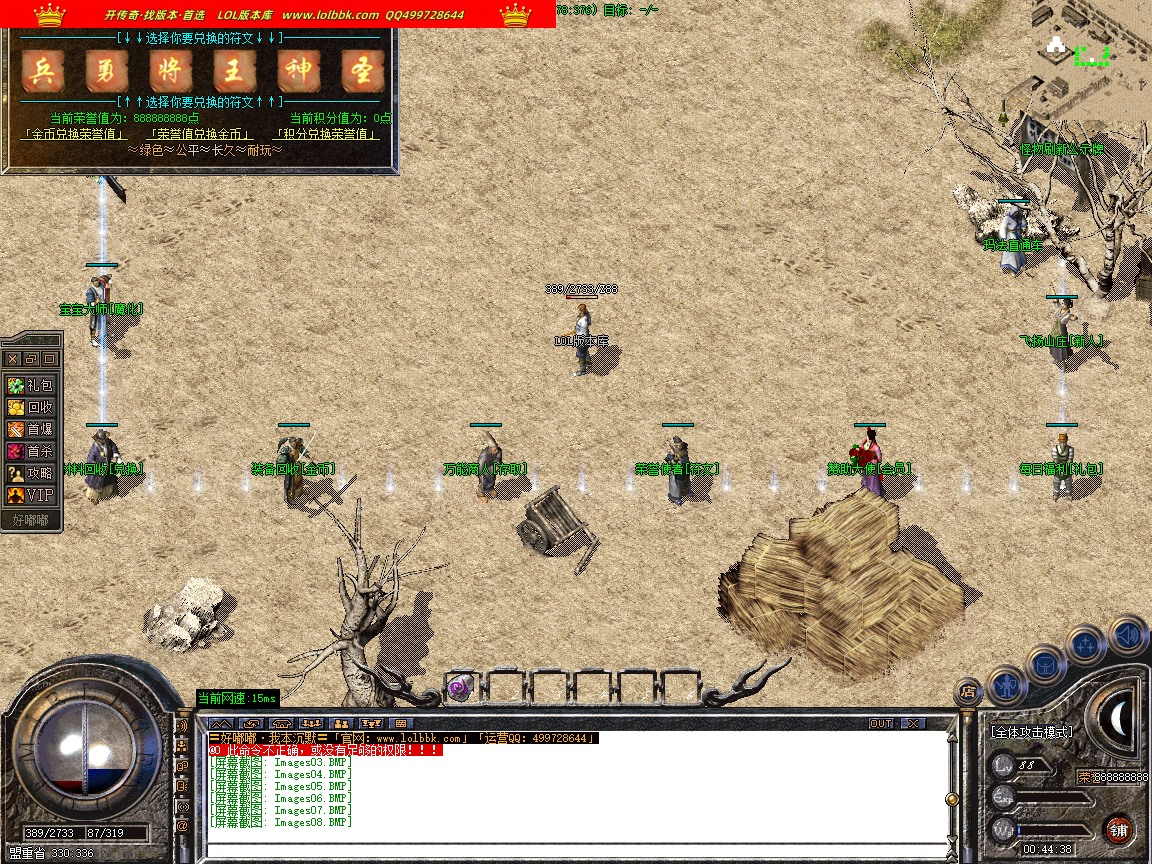The height and width of the screenshot is (864, 1152).
Task: Open the 首杀 first-kill menu
Action: (x=31, y=451)
